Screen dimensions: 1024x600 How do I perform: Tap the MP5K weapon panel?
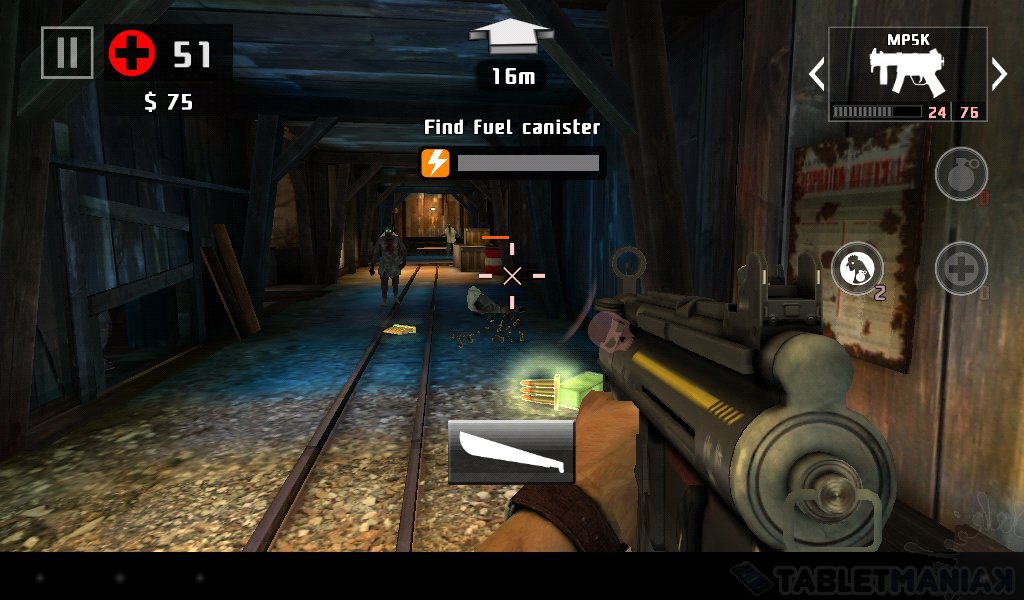pos(907,74)
